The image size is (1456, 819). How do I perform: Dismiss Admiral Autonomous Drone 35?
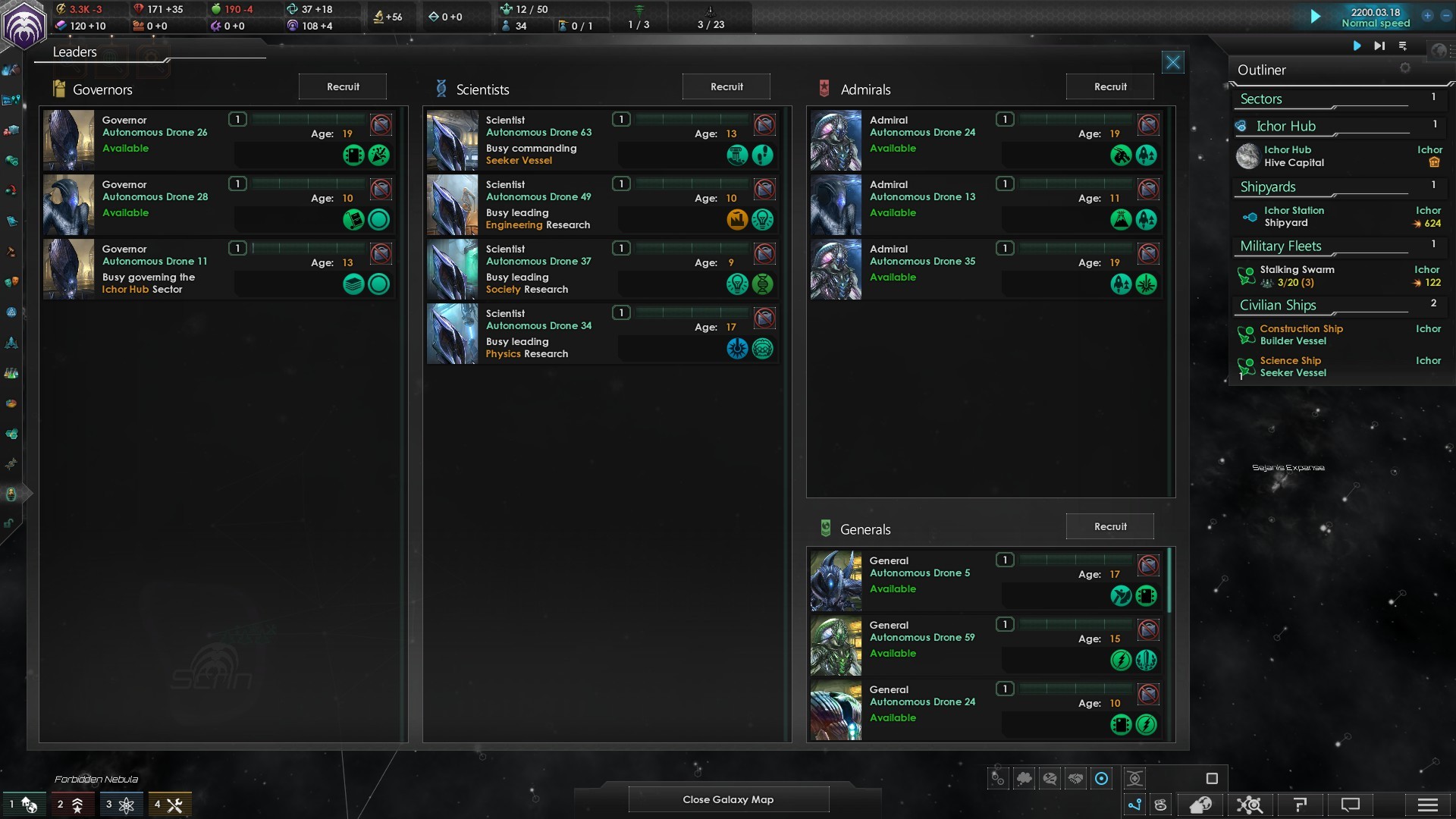tap(1148, 253)
